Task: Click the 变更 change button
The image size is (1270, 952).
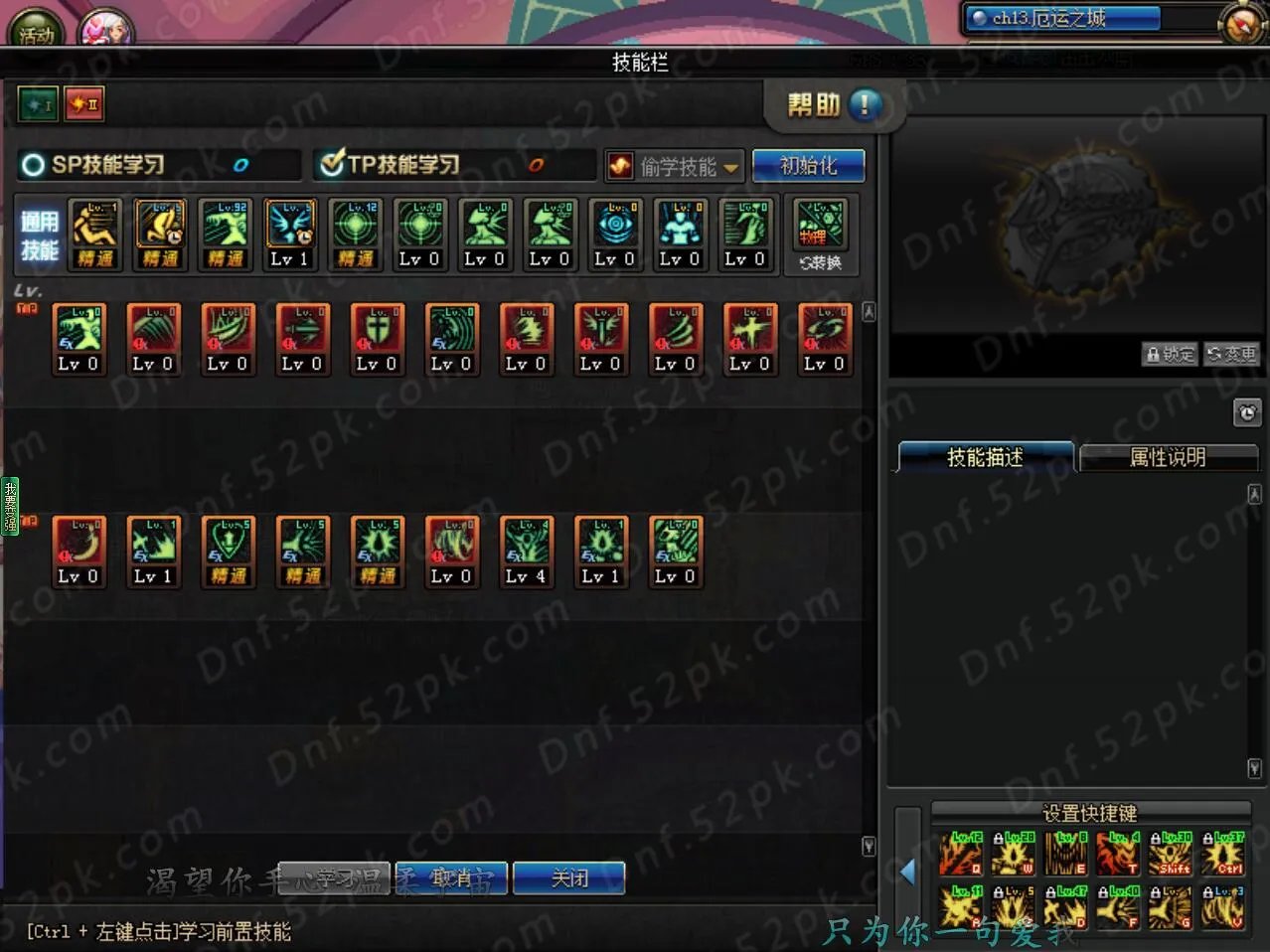Action: click(1231, 354)
